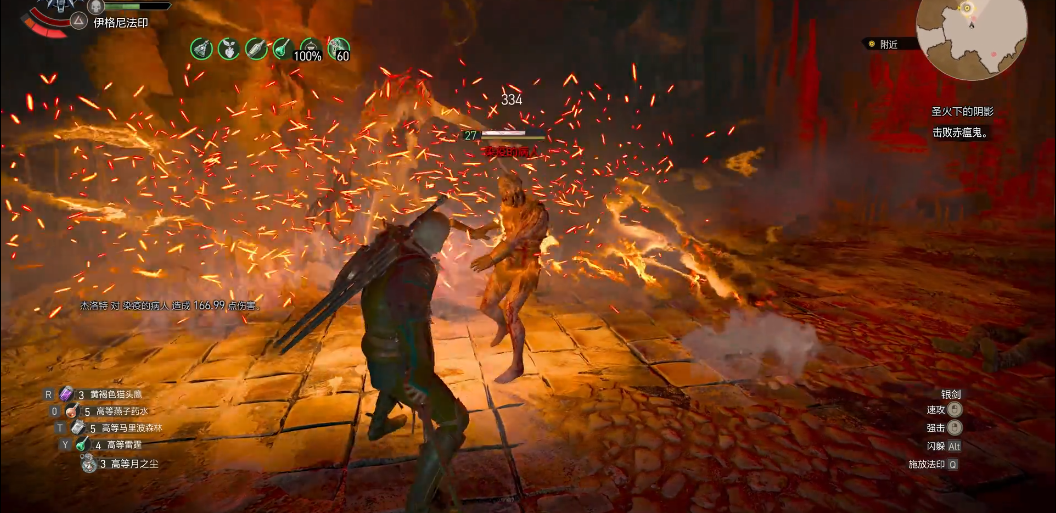Activate the 高等雷霆 green potion slot
Screen dimensions: 1056x513
pos(81,445)
